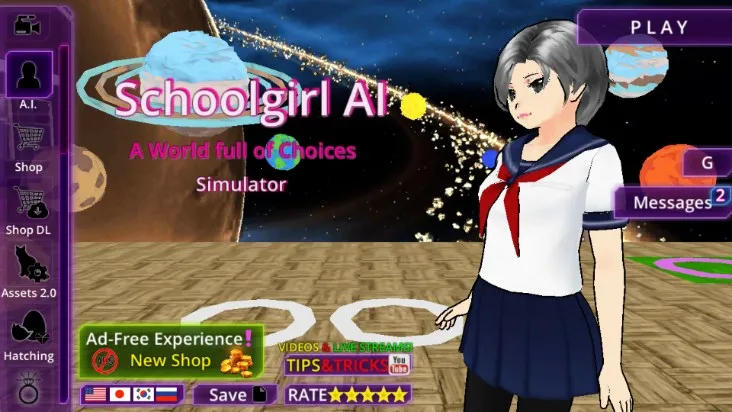
Task: Rate the game with the five-star button
Action: pos(342,395)
